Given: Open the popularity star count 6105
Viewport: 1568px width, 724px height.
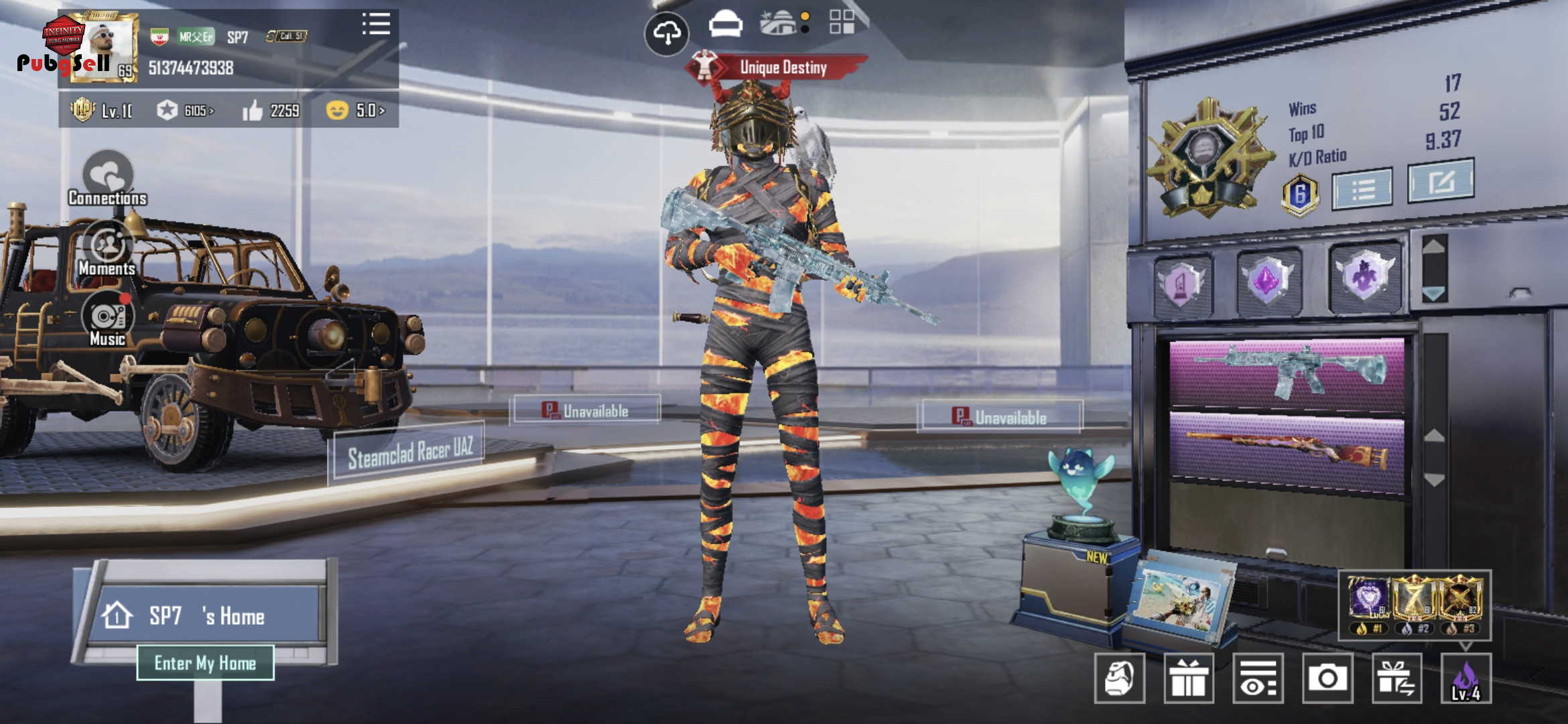Looking at the screenshot, I should pyautogui.click(x=186, y=111).
